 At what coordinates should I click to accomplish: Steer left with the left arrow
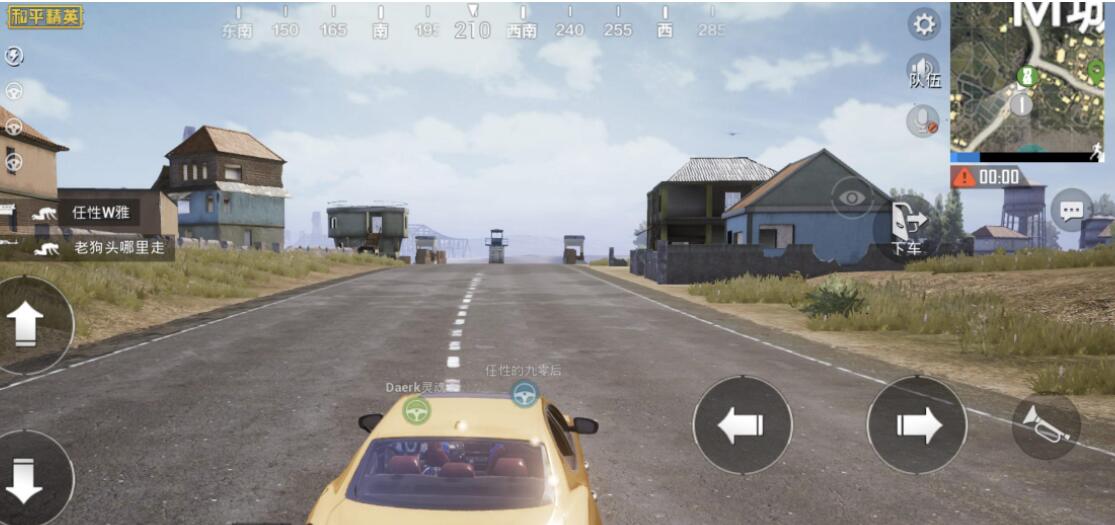click(742, 425)
